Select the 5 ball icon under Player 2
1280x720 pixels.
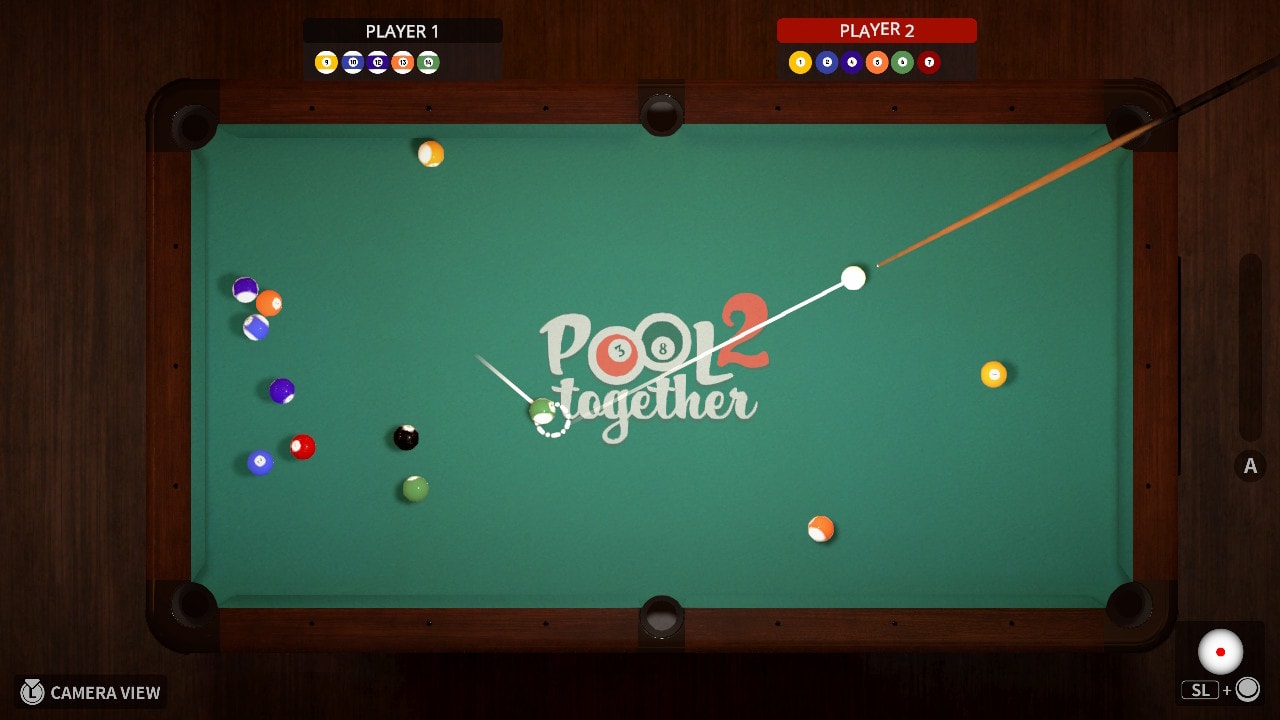pyautogui.click(x=878, y=61)
